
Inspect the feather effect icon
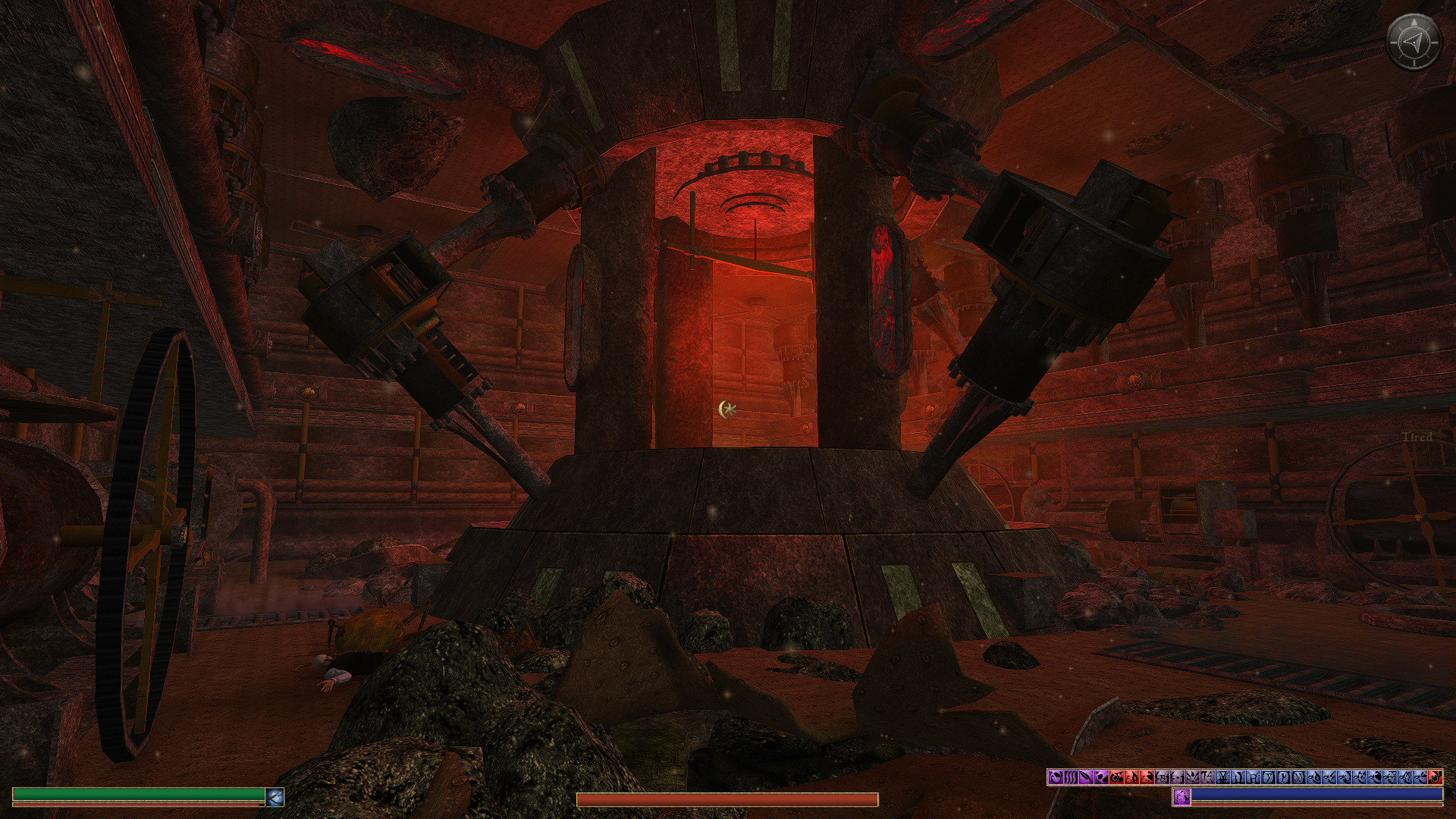click(1086, 777)
